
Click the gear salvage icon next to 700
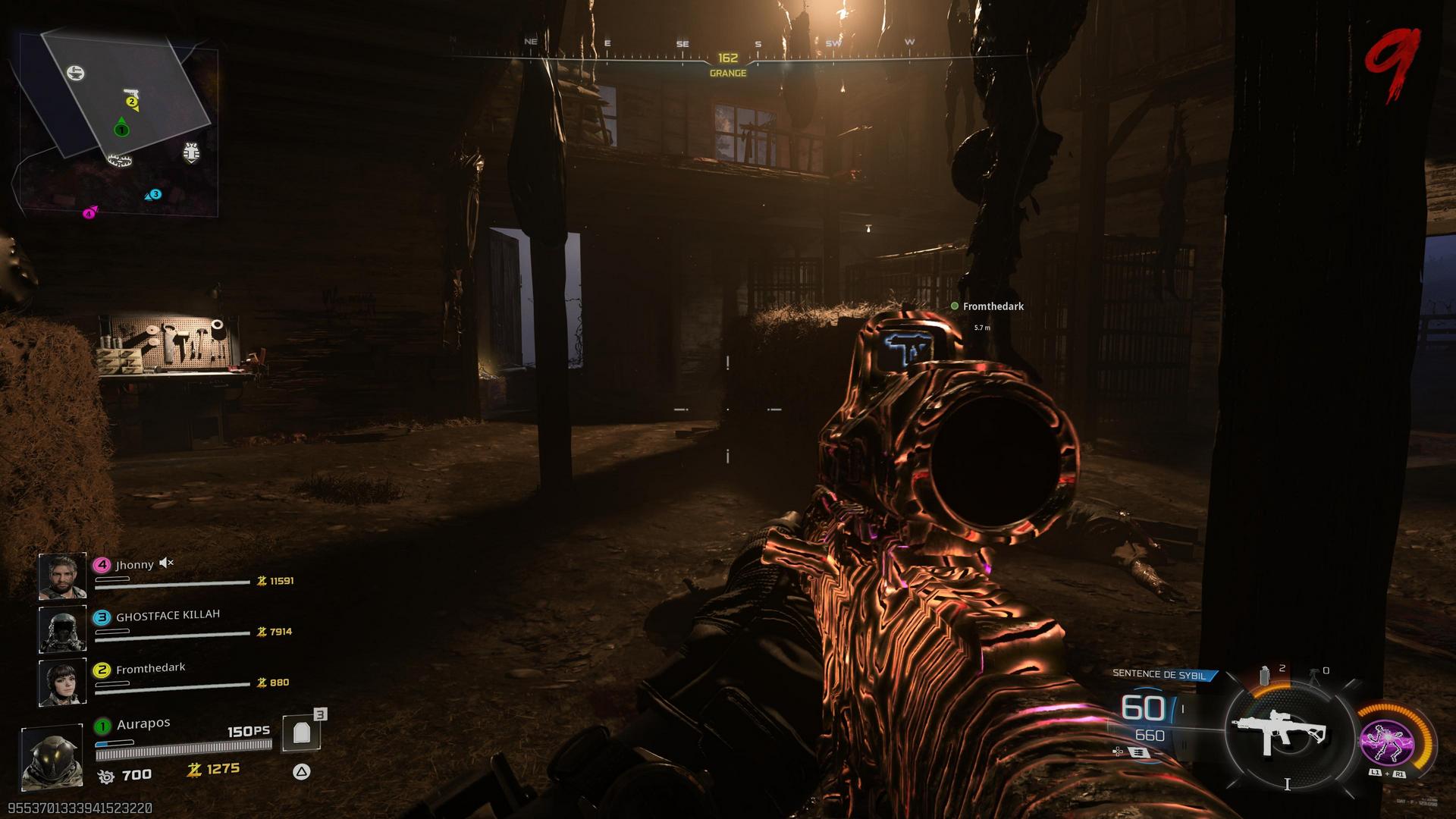point(106,776)
